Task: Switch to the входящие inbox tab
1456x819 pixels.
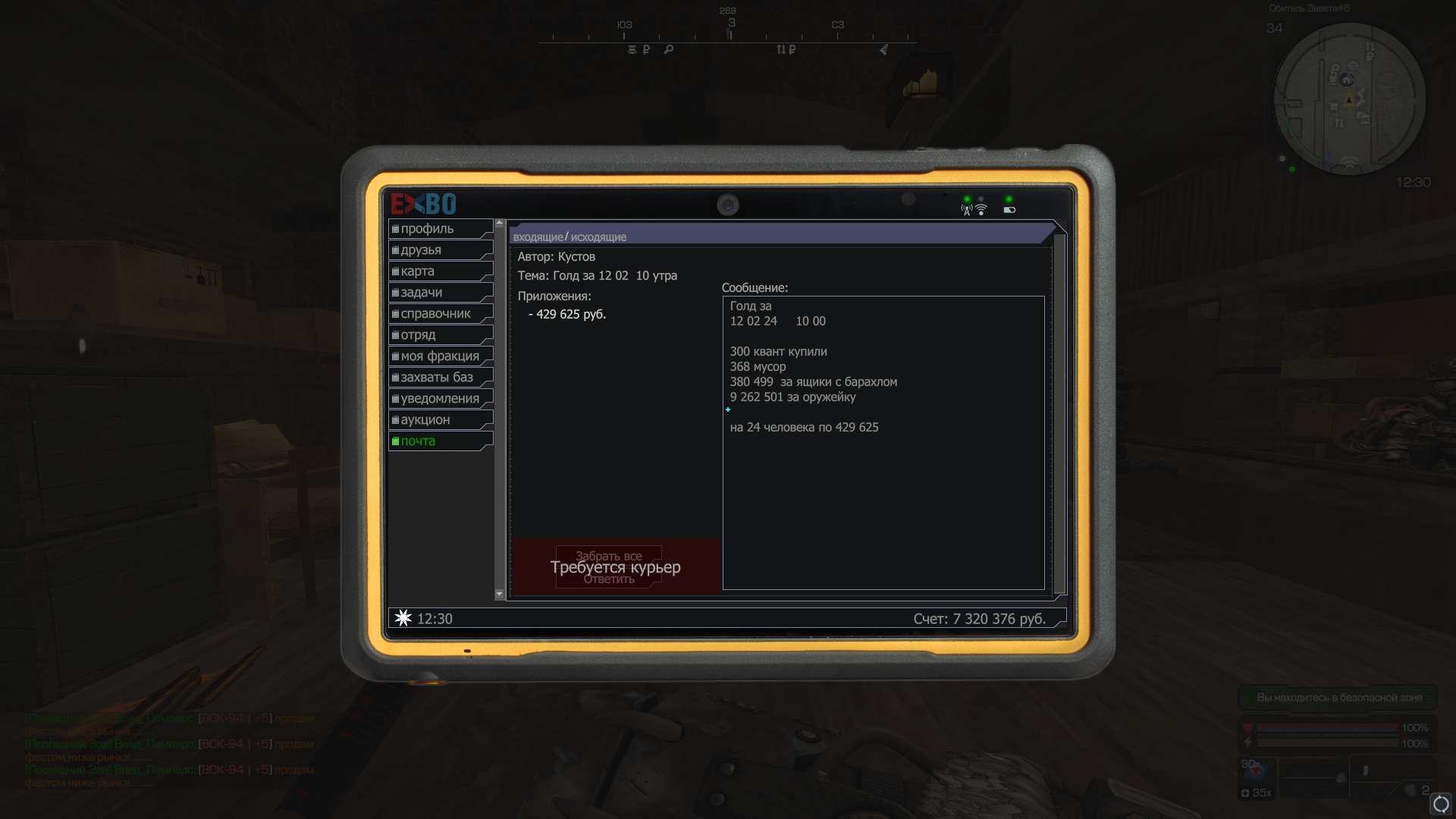Action: (538, 237)
